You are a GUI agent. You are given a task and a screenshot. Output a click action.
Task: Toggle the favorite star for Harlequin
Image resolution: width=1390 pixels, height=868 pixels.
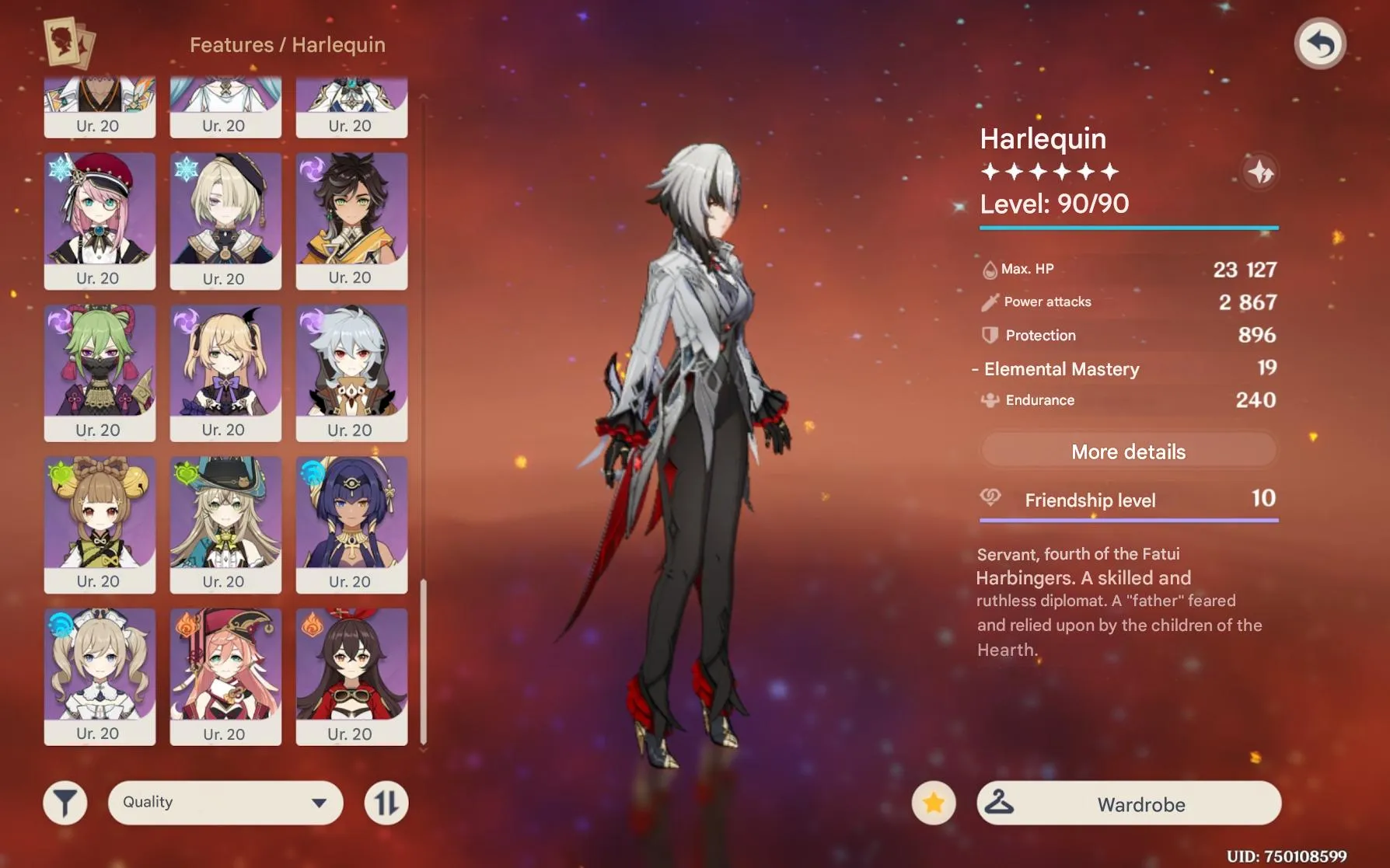coord(932,804)
